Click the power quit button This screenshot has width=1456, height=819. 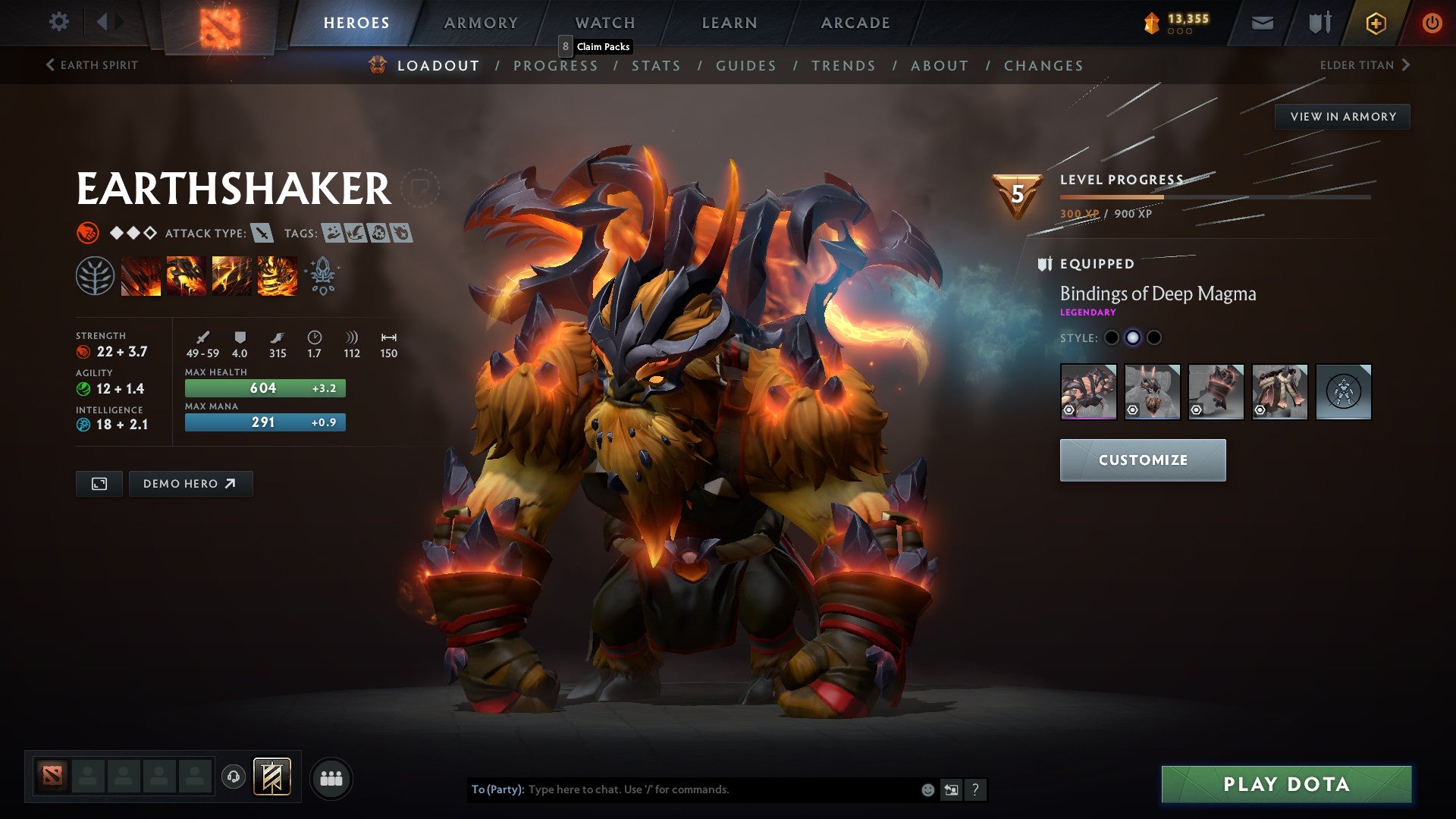(x=1432, y=23)
